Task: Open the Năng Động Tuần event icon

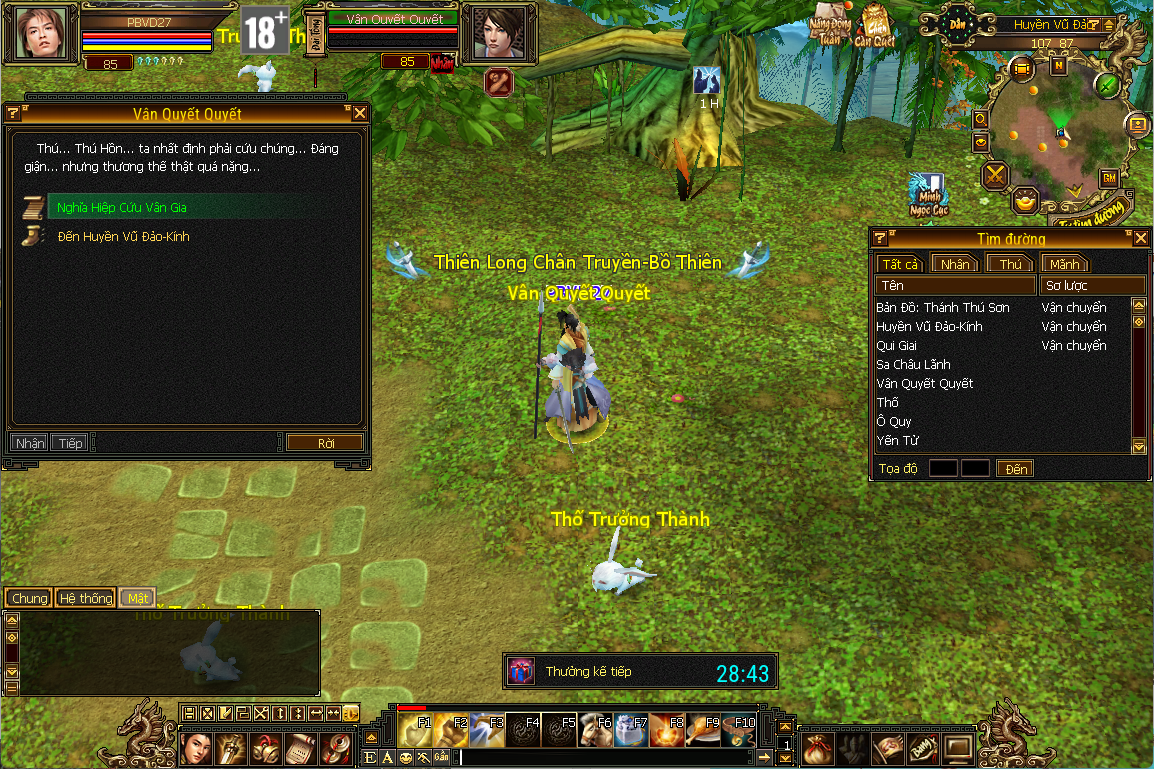Action: pos(827,30)
